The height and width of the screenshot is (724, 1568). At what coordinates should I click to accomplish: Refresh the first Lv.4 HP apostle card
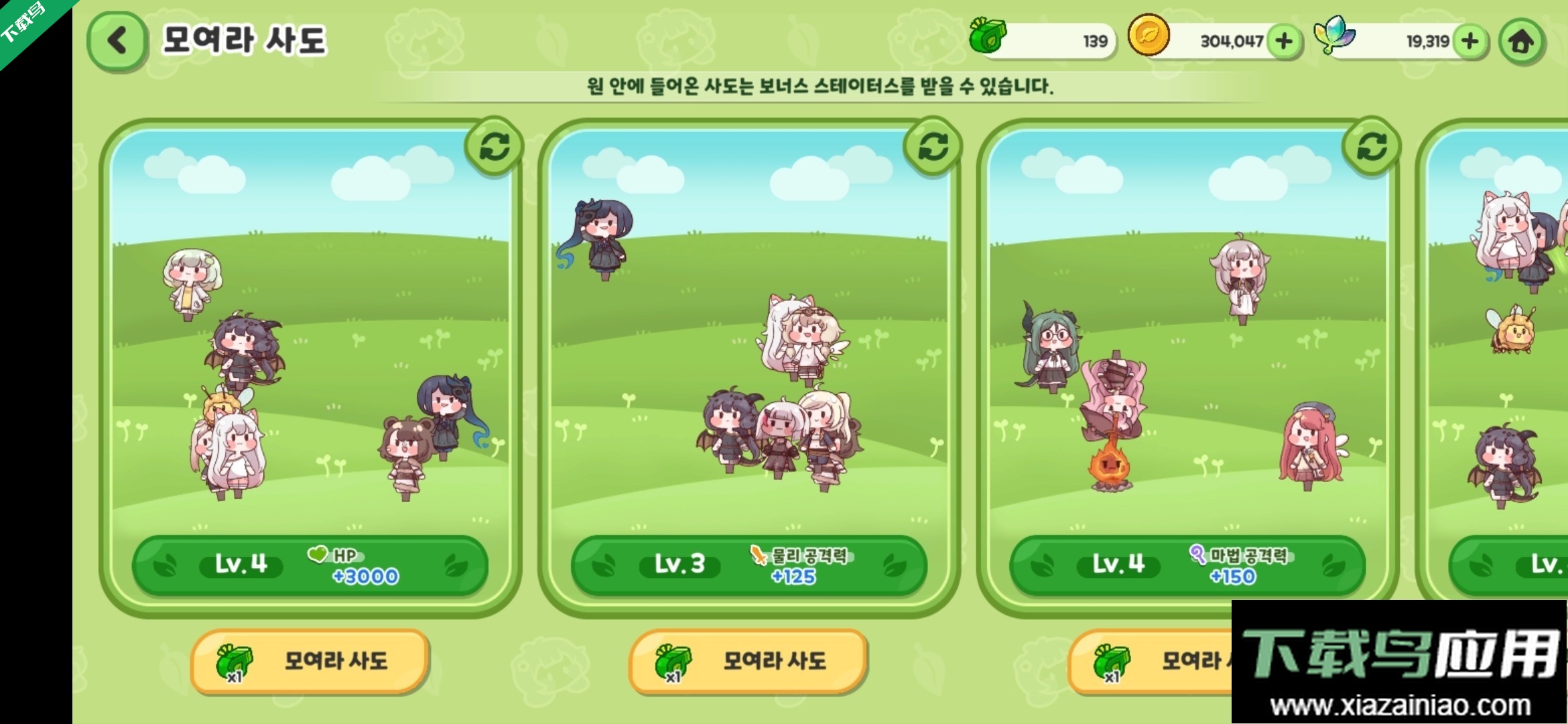point(493,145)
